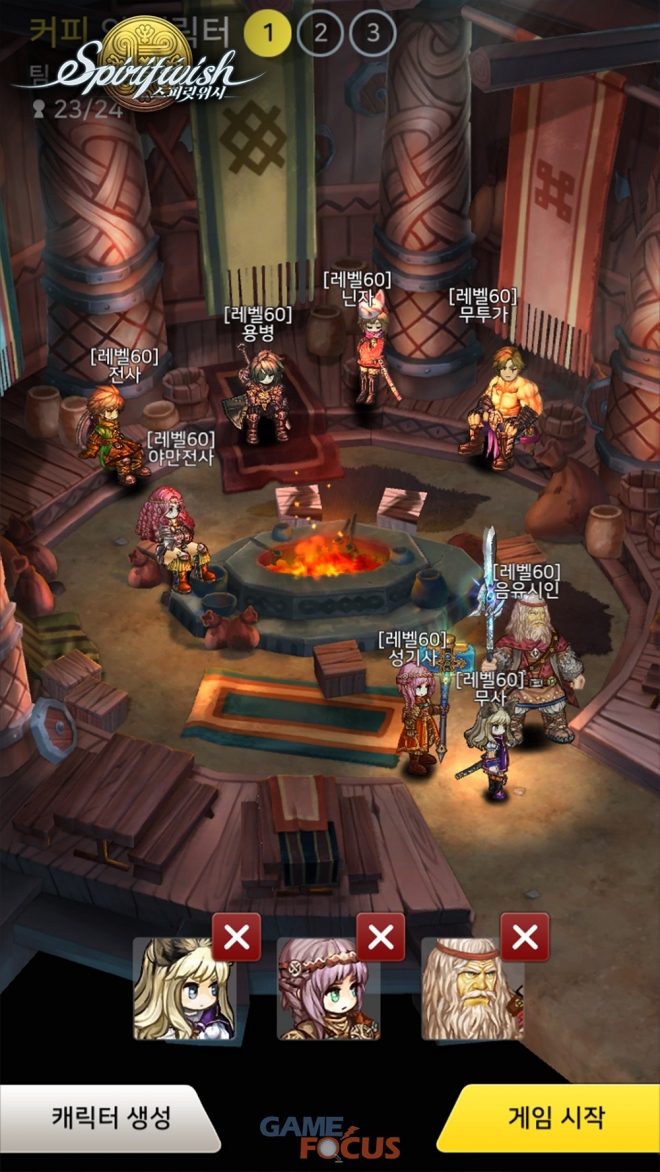Switch to team page 1
The image size is (660, 1172).
(x=267, y=33)
